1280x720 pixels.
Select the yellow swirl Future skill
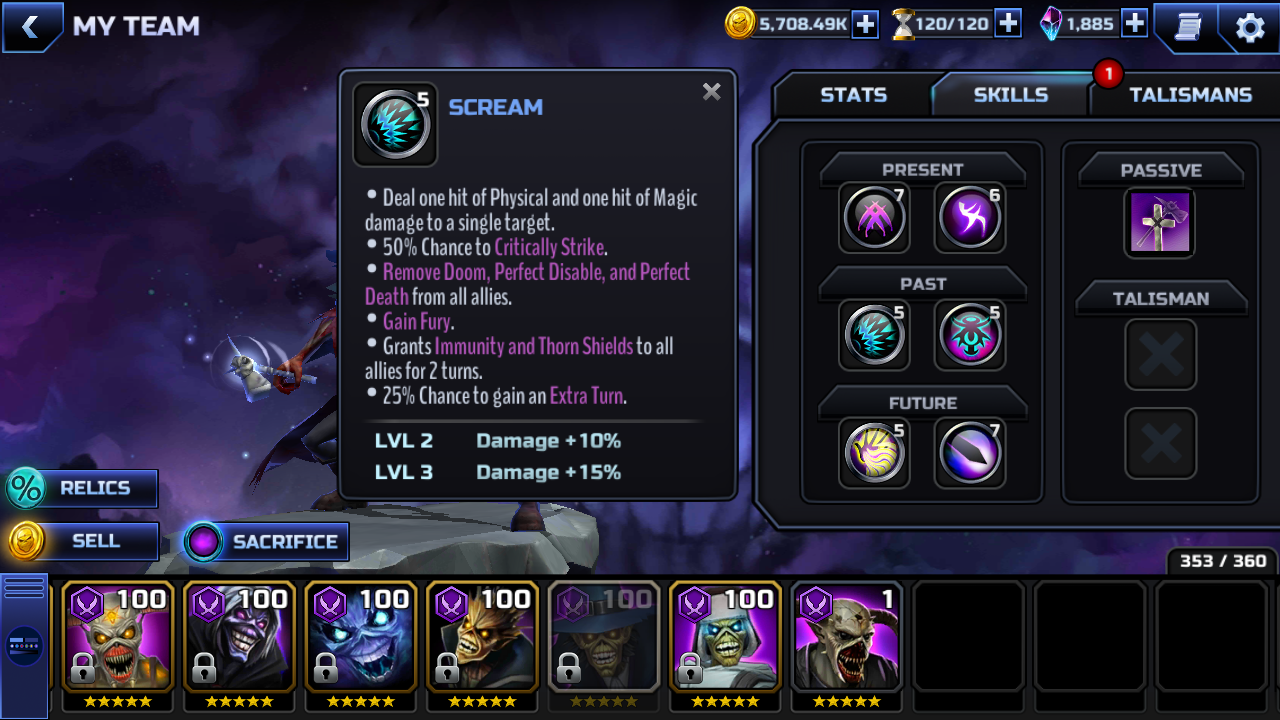(874, 452)
